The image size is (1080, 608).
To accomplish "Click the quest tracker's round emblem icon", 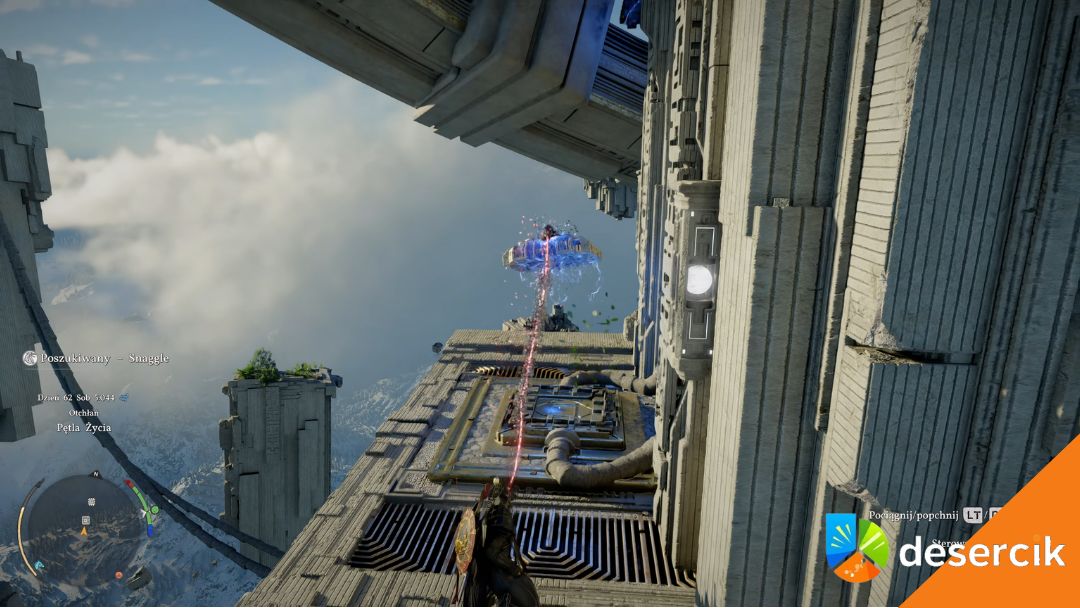I will [30, 358].
